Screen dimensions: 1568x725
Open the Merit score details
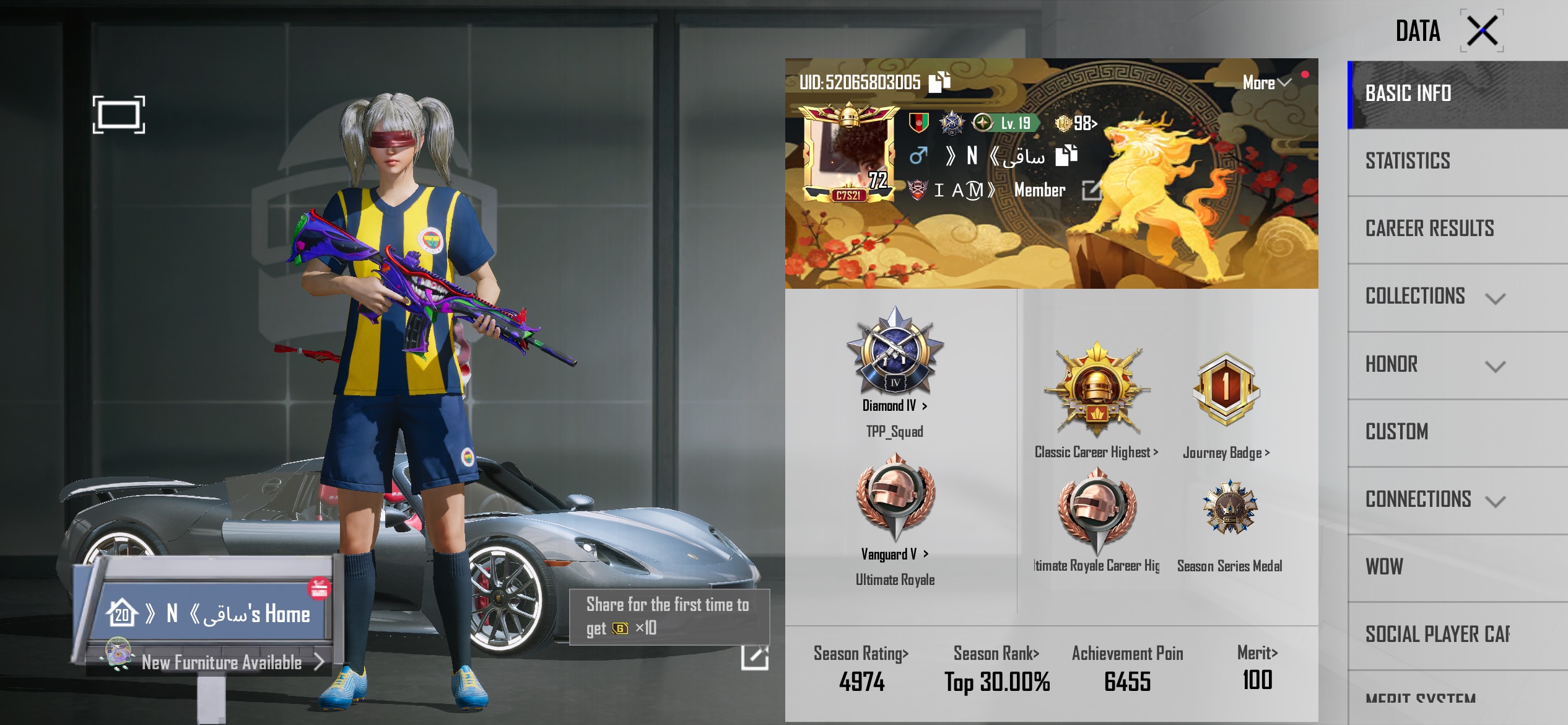(x=1257, y=652)
